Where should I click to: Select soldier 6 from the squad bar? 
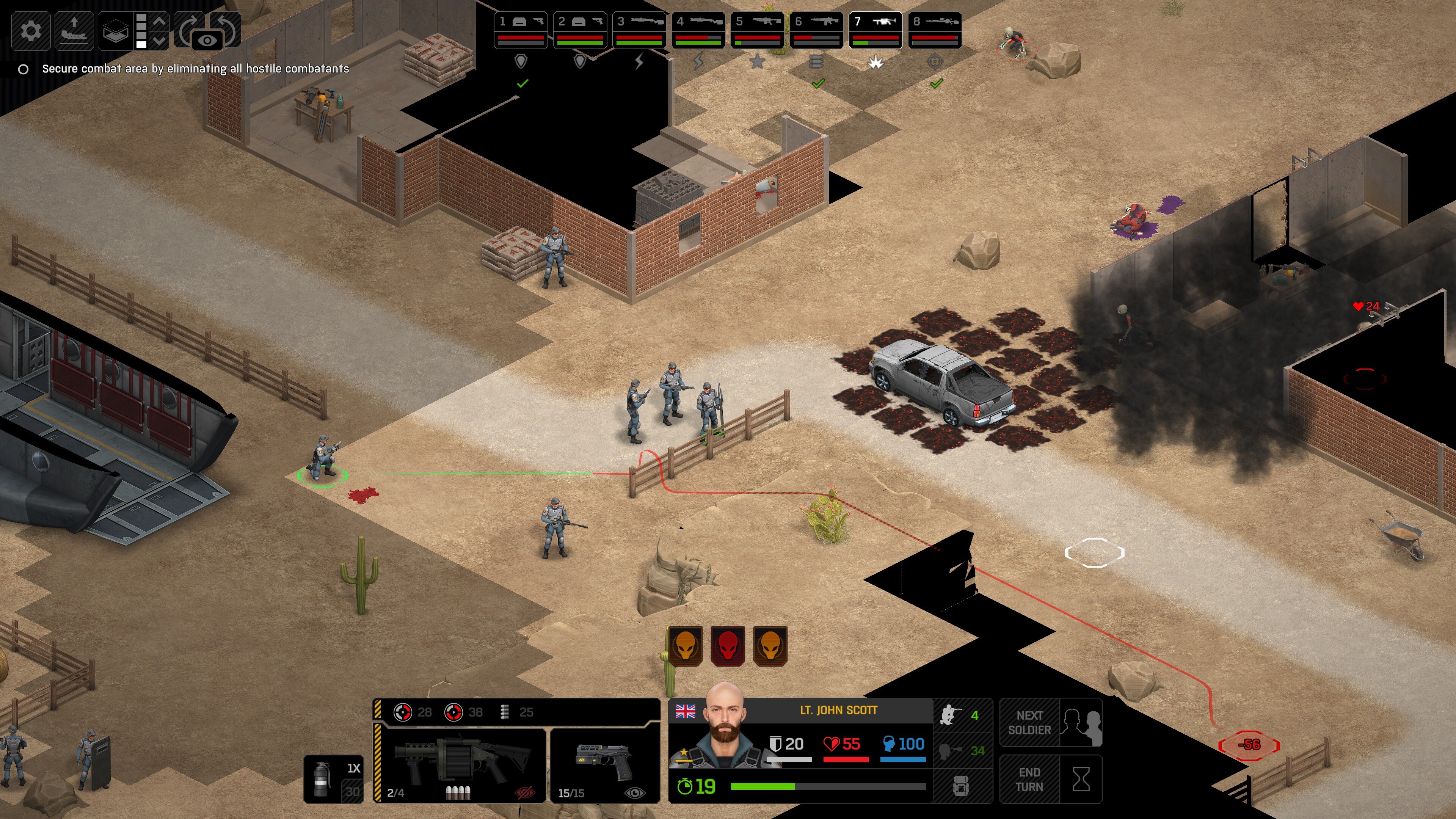tap(816, 30)
